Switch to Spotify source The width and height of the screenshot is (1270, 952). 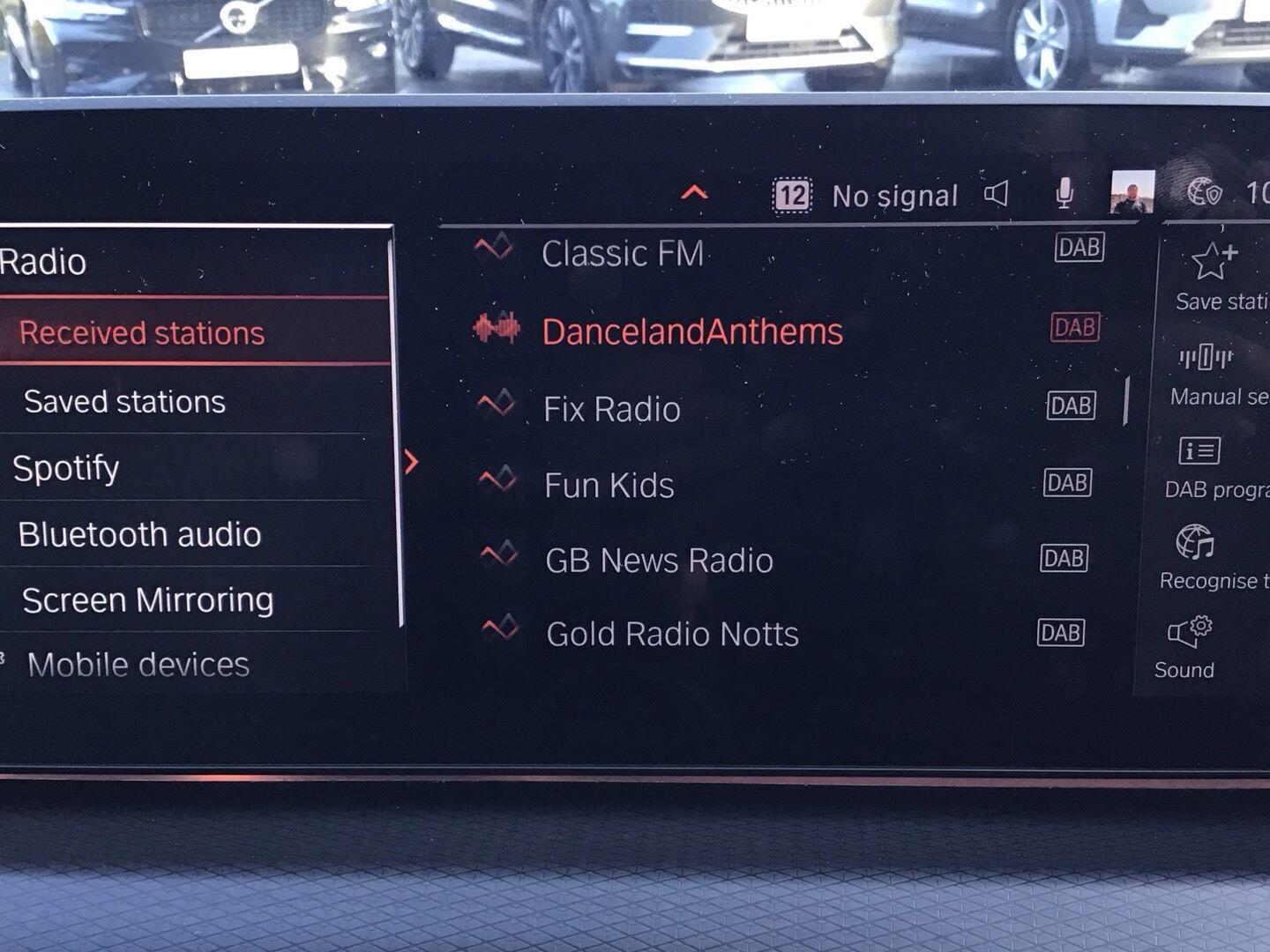[66, 468]
